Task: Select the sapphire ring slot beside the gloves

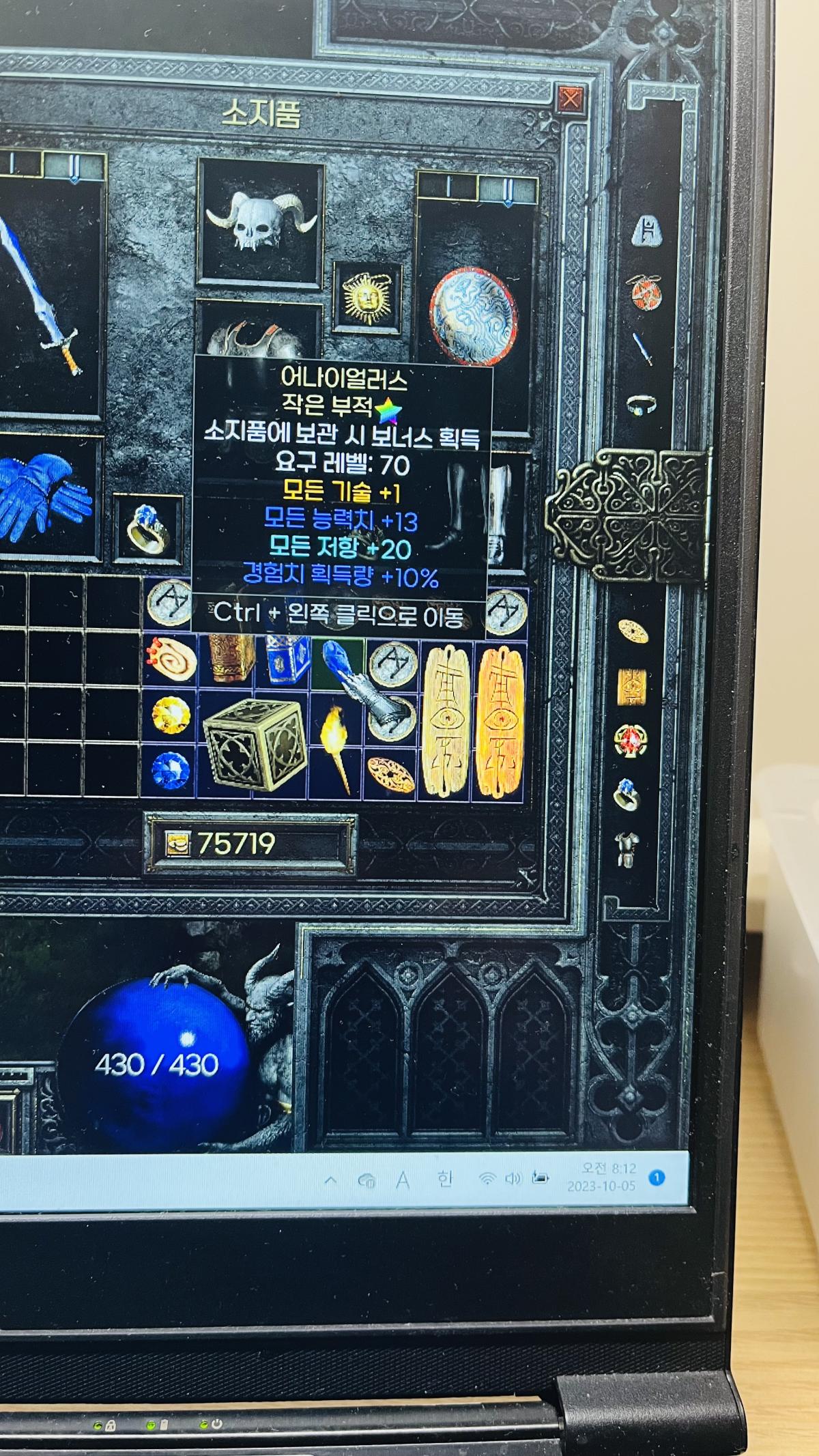Action: [x=147, y=526]
